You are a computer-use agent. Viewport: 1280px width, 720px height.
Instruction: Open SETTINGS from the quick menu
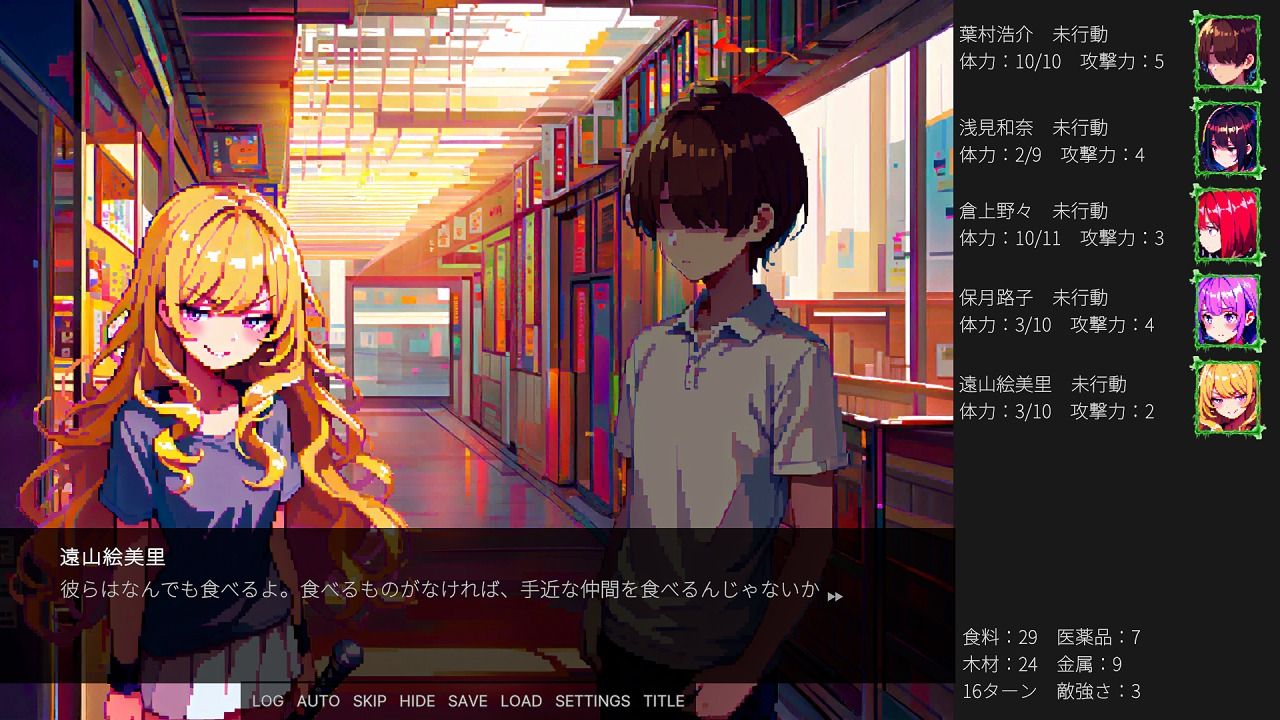click(x=592, y=701)
